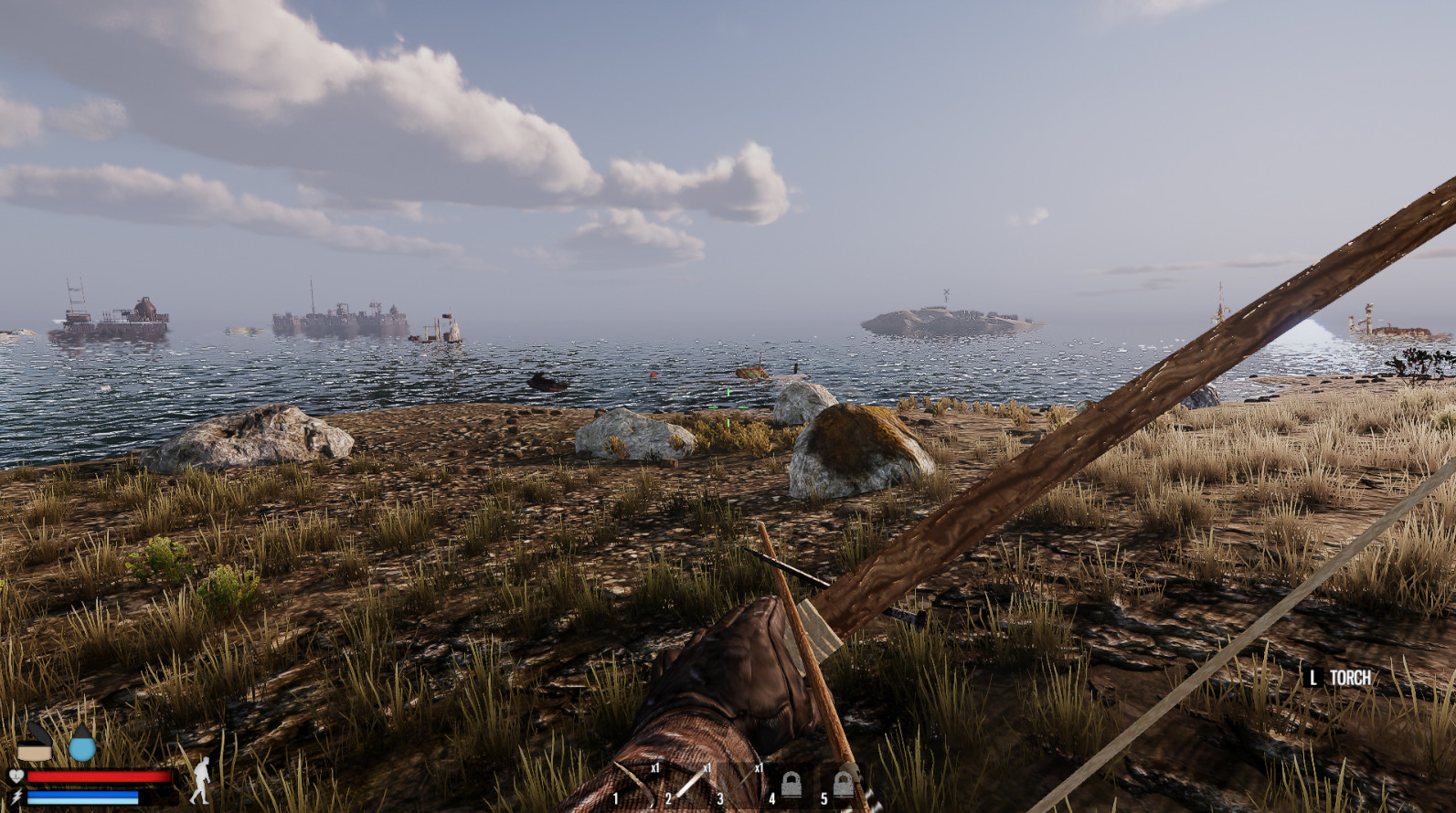Click the walking figure stance indicator
This screenshot has width=1456, height=813.
(x=203, y=778)
